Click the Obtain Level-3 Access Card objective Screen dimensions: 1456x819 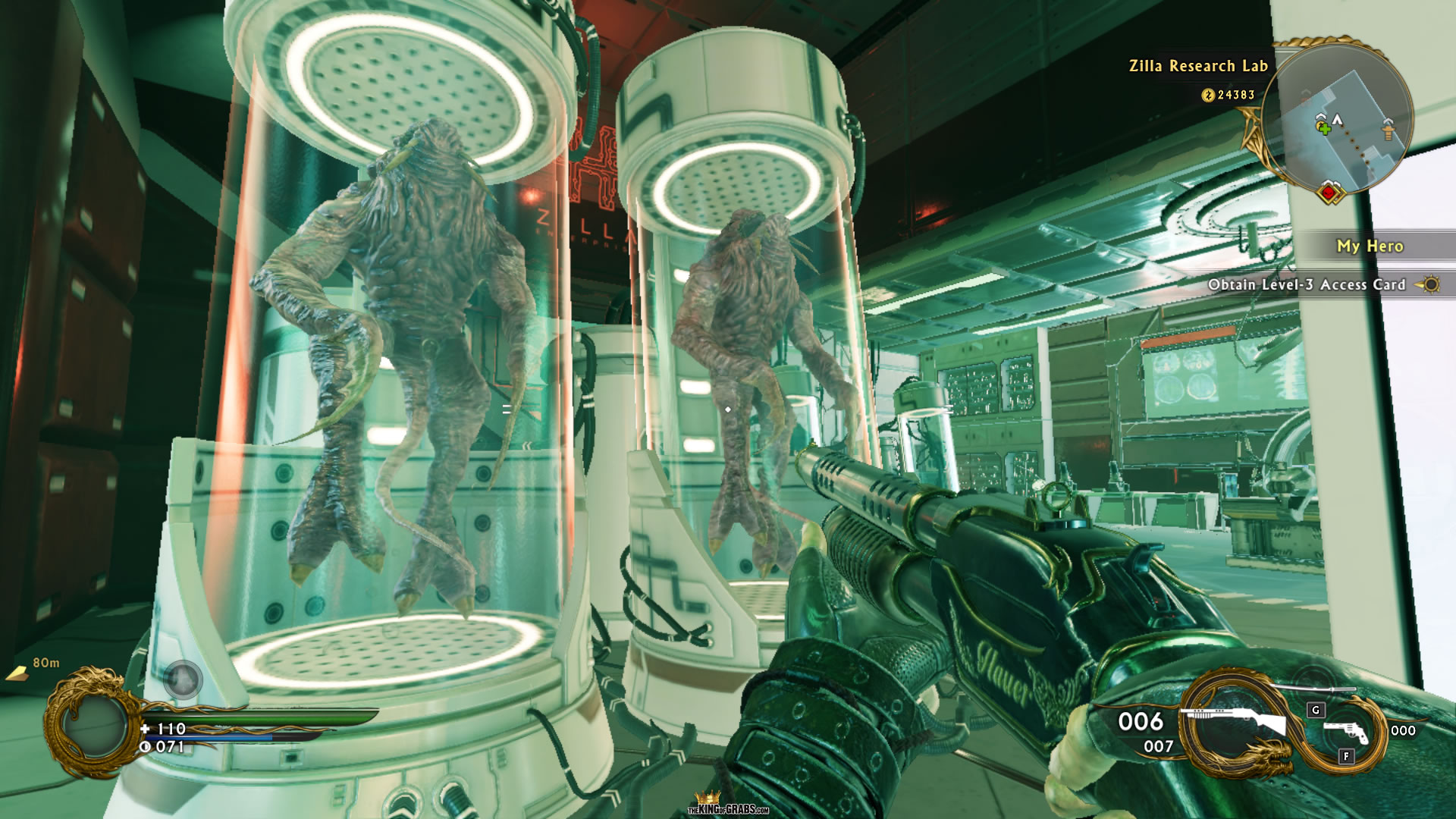click(1306, 285)
